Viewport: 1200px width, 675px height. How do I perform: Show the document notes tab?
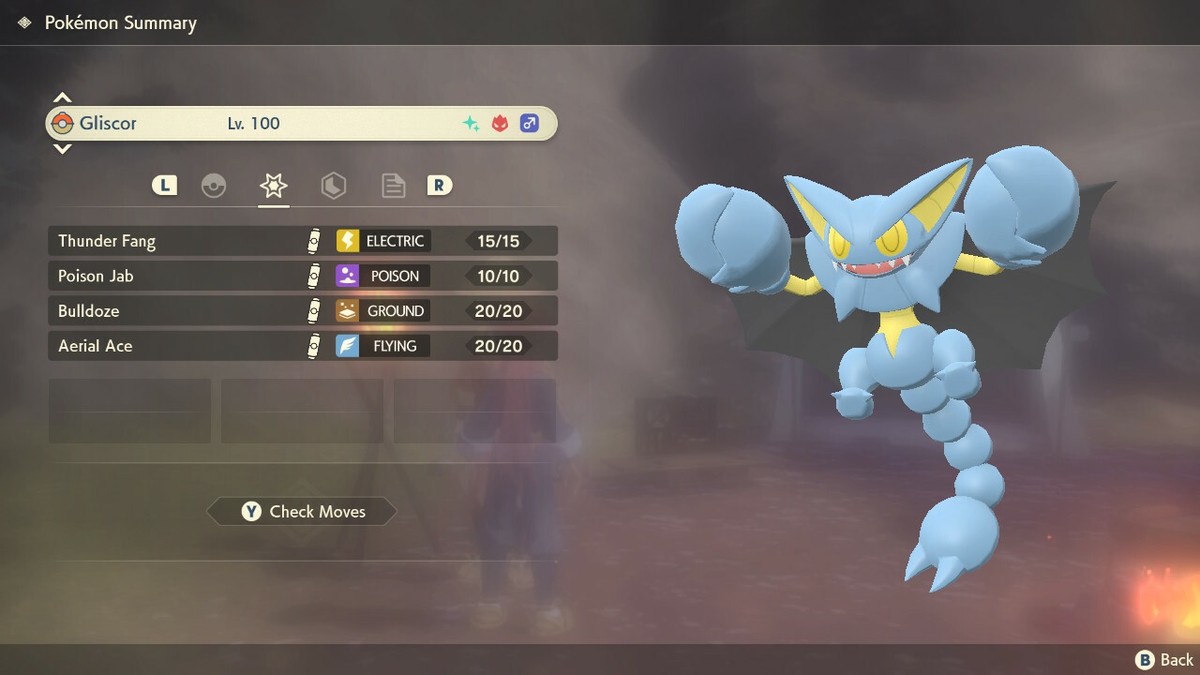click(x=393, y=185)
